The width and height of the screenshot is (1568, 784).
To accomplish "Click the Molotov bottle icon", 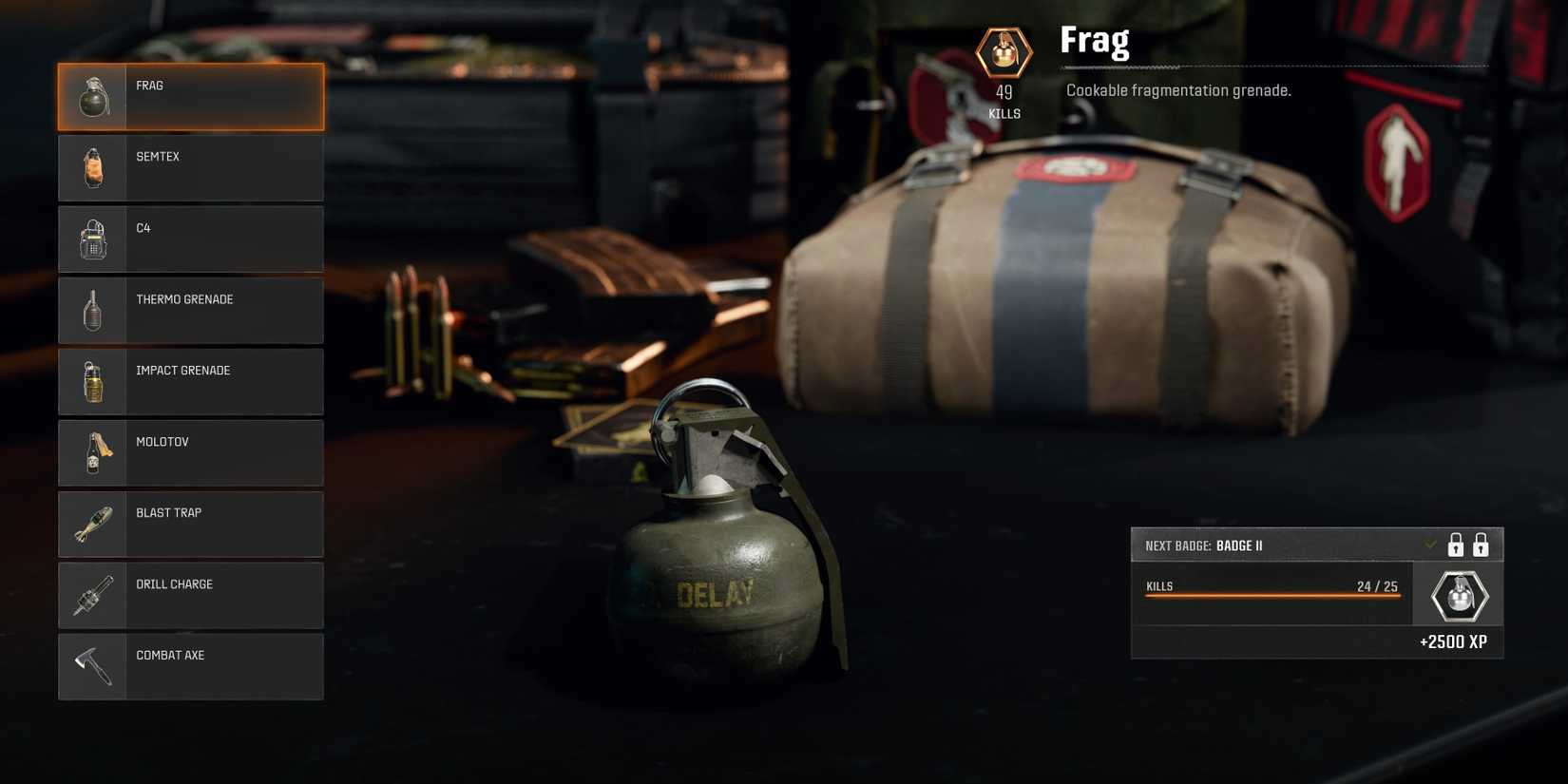I will [x=91, y=452].
